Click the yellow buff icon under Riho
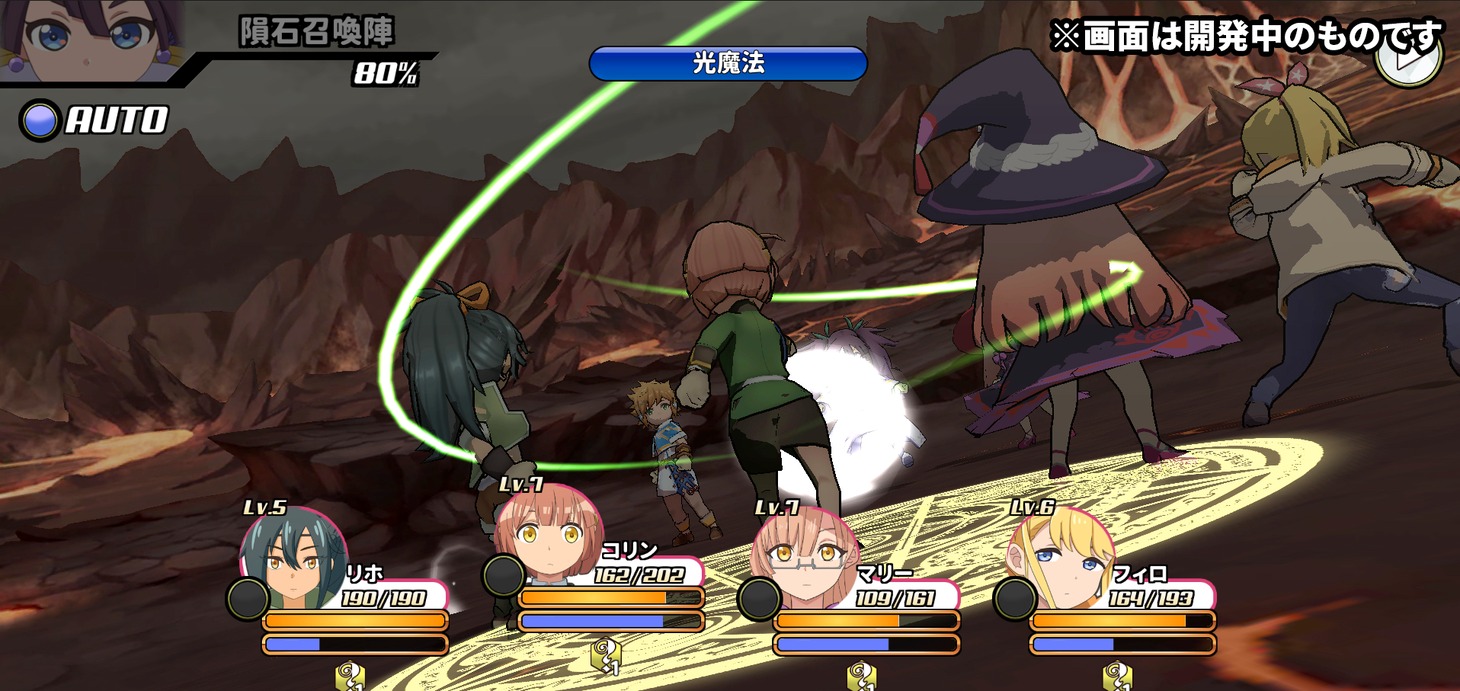This screenshot has height=691, width=1460. [350, 677]
